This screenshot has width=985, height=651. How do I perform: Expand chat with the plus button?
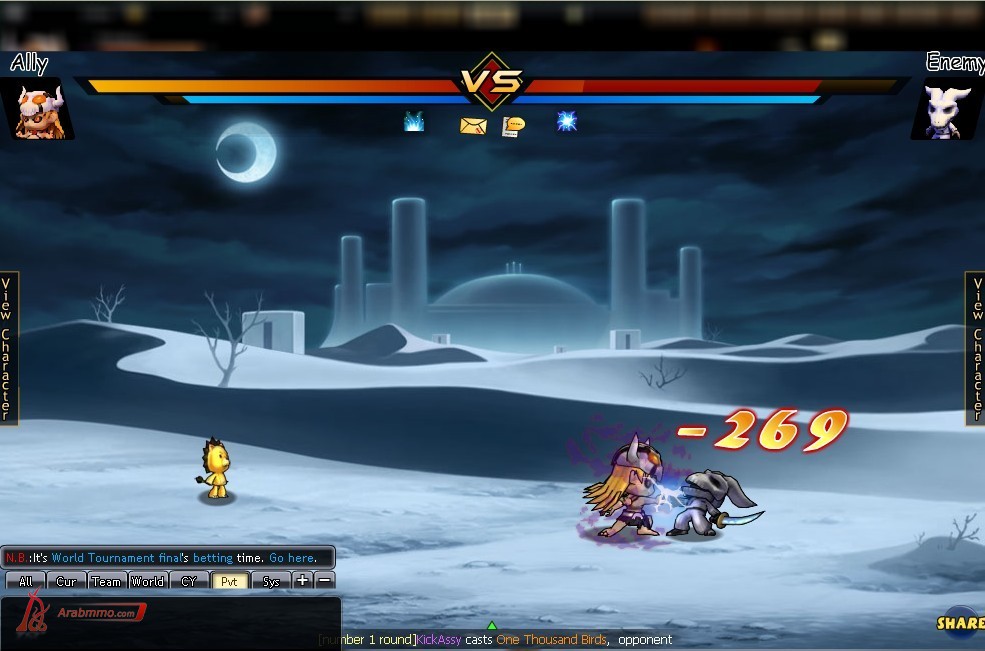click(x=303, y=580)
